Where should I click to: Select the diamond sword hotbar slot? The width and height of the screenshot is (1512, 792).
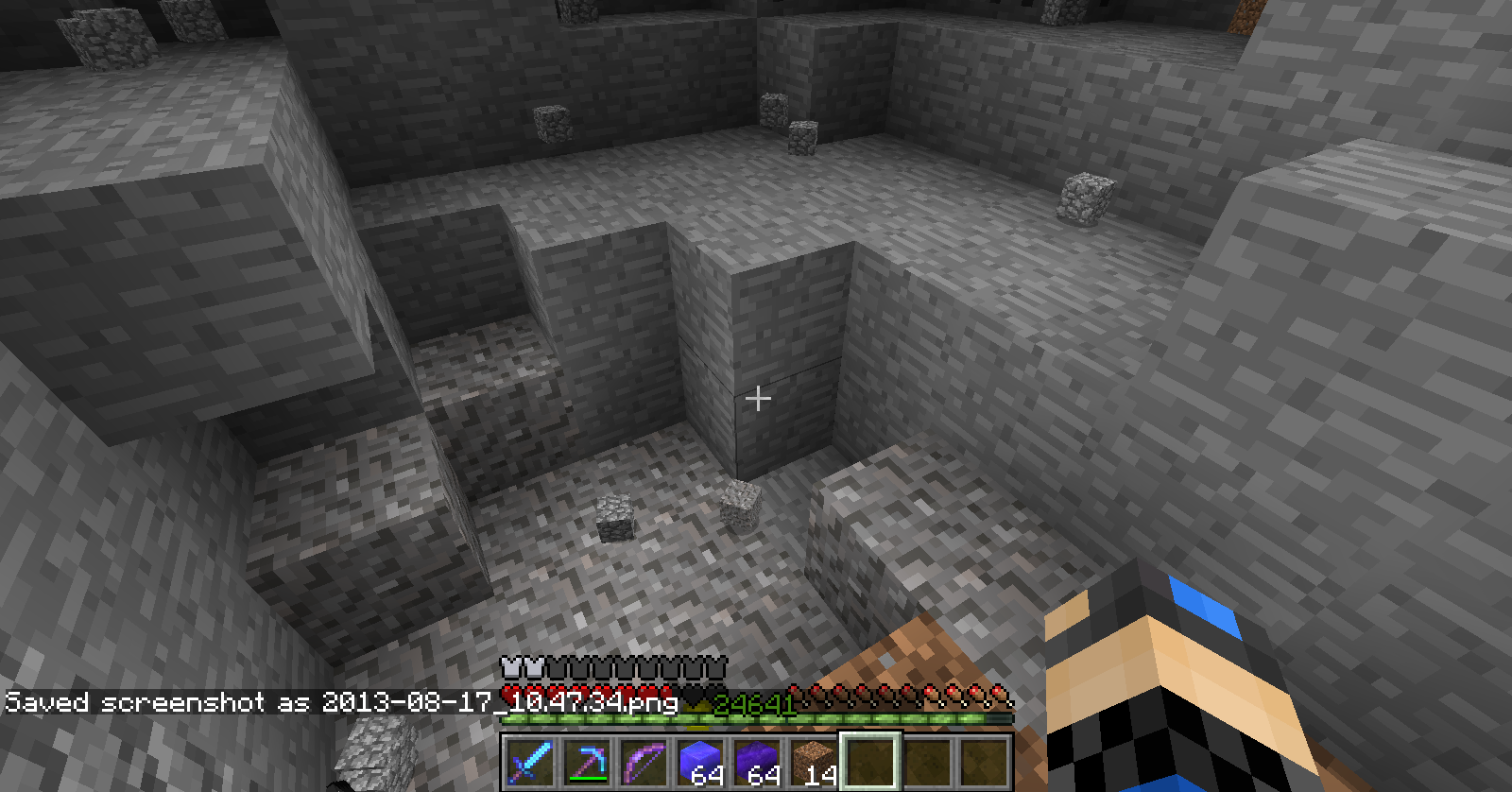pos(530,762)
